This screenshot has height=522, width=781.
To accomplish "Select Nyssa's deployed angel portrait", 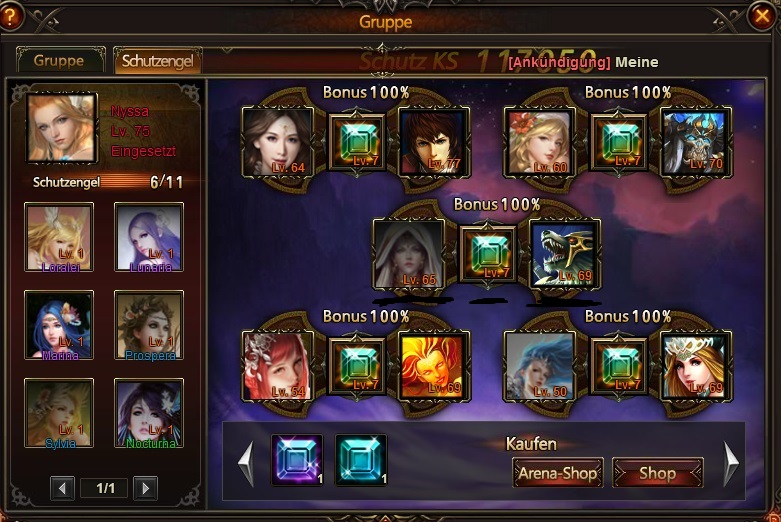I will [62, 127].
